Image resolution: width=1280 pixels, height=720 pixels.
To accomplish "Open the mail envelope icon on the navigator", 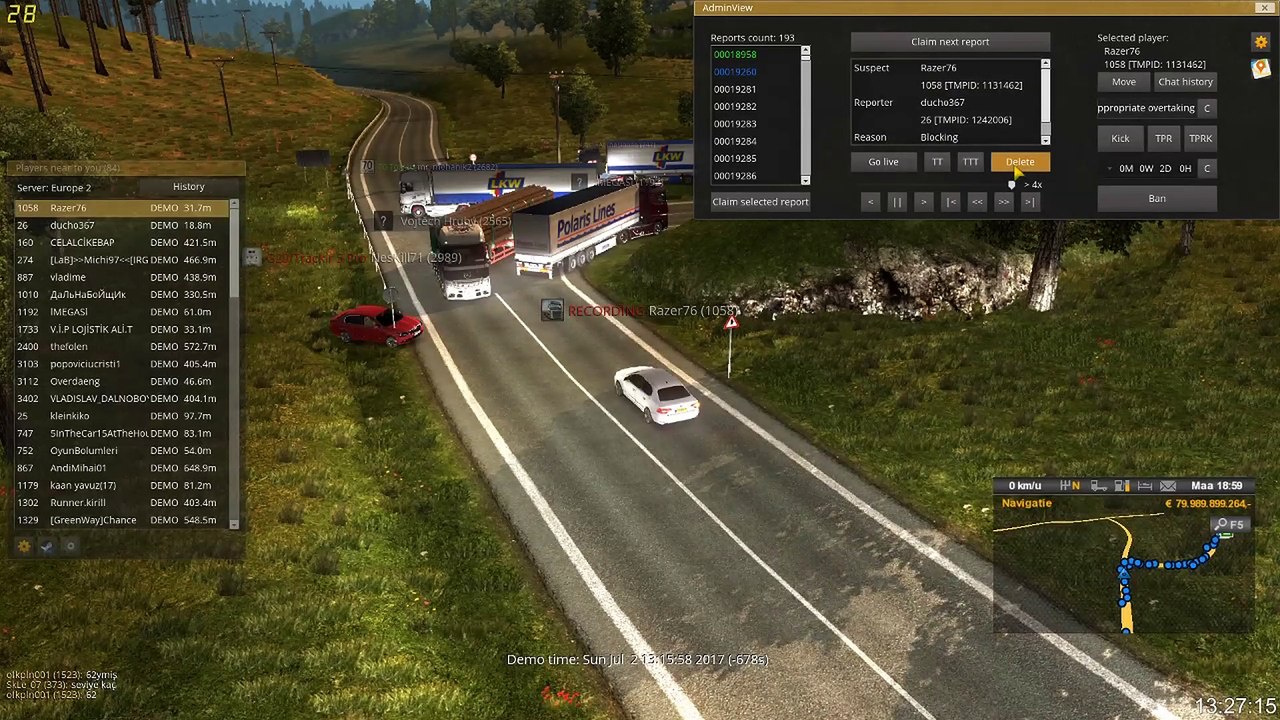I will pyautogui.click(x=1168, y=486).
